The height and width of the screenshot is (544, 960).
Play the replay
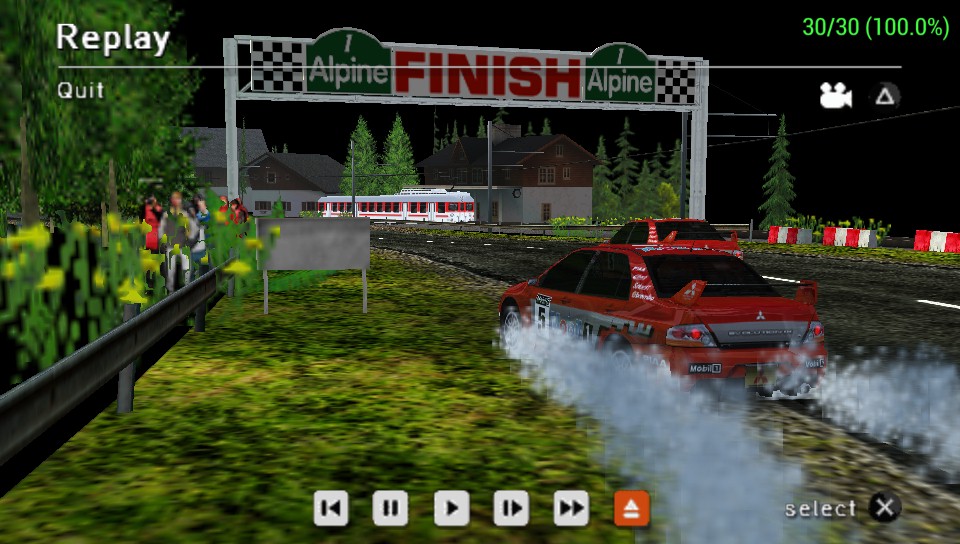coord(451,508)
